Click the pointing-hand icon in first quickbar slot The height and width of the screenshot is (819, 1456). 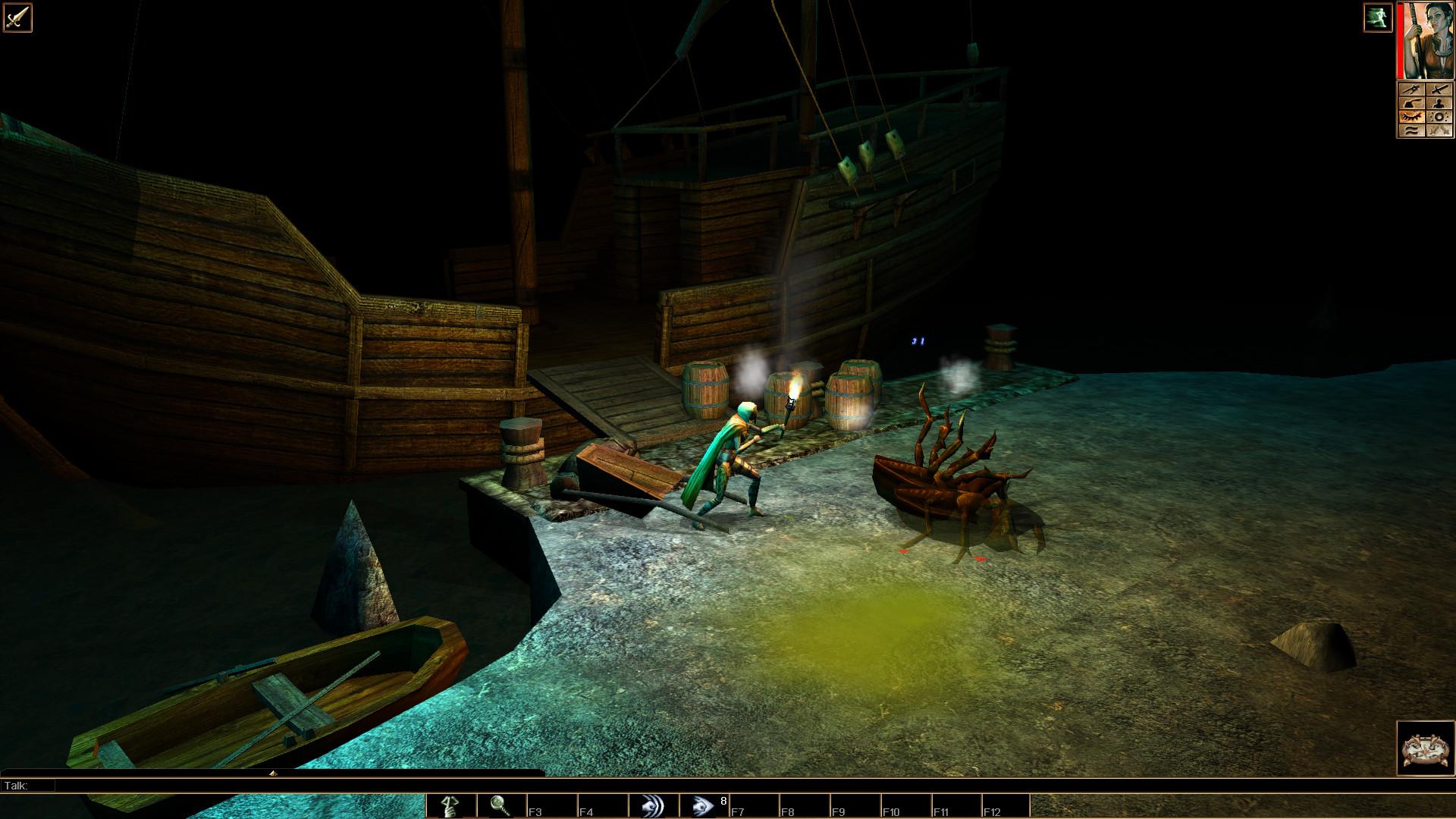point(451,805)
